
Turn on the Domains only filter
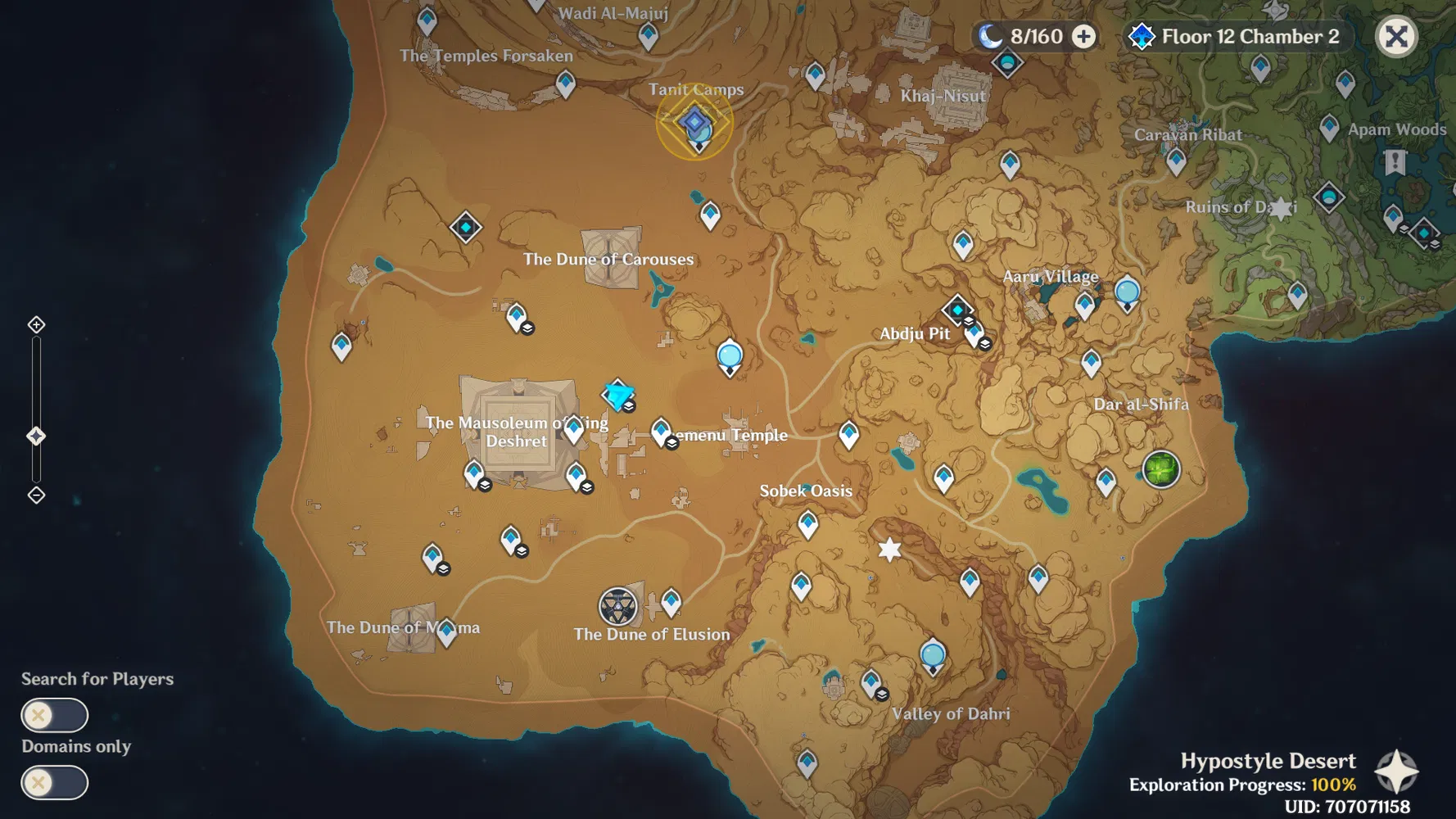(x=54, y=783)
